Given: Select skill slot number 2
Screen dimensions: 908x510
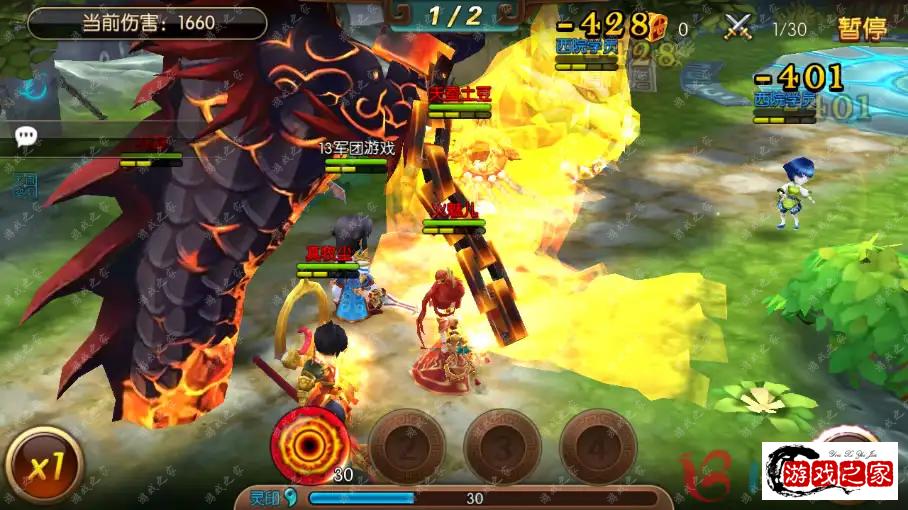Looking at the screenshot, I should pyautogui.click(x=406, y=446).
